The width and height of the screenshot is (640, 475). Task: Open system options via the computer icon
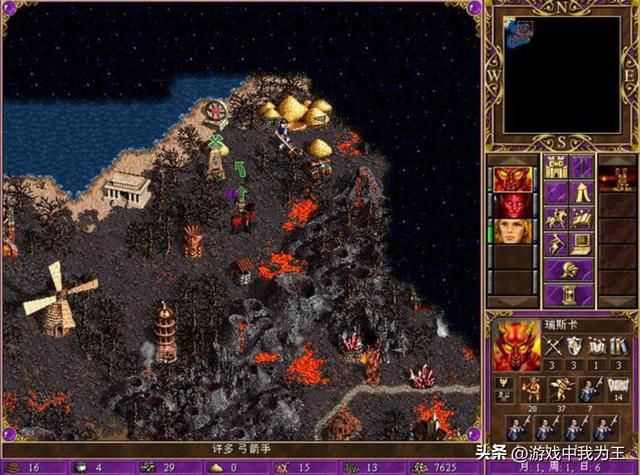581,244
